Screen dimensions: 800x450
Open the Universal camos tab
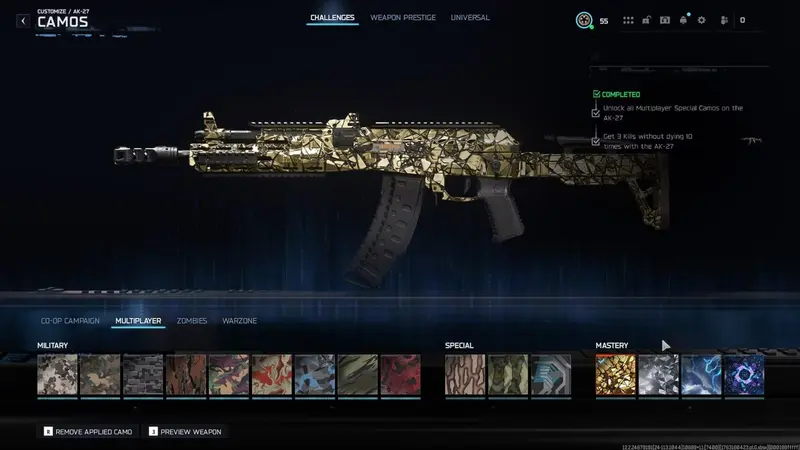(x=470, y=18)
